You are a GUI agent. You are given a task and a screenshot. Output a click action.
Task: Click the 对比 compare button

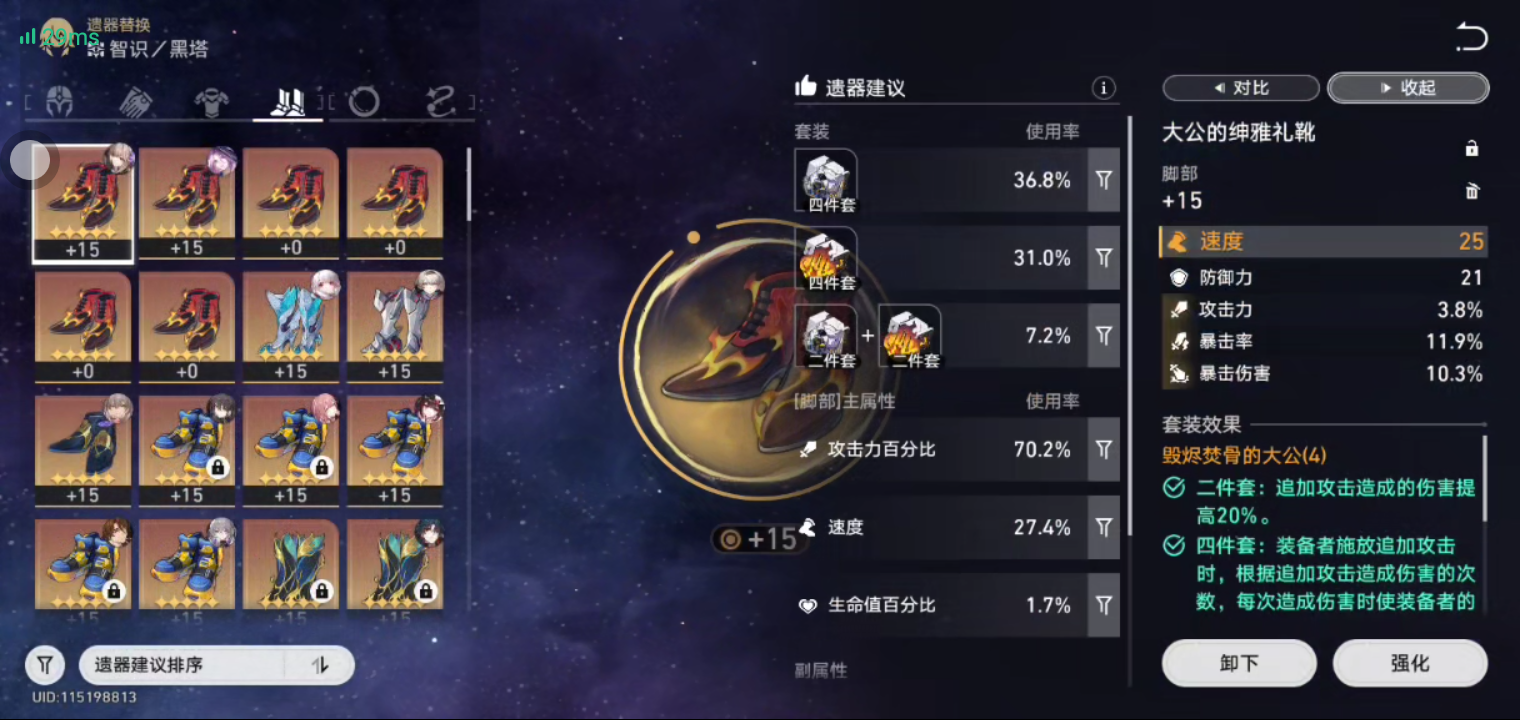pyautogui.click(x=1240, y=88)
